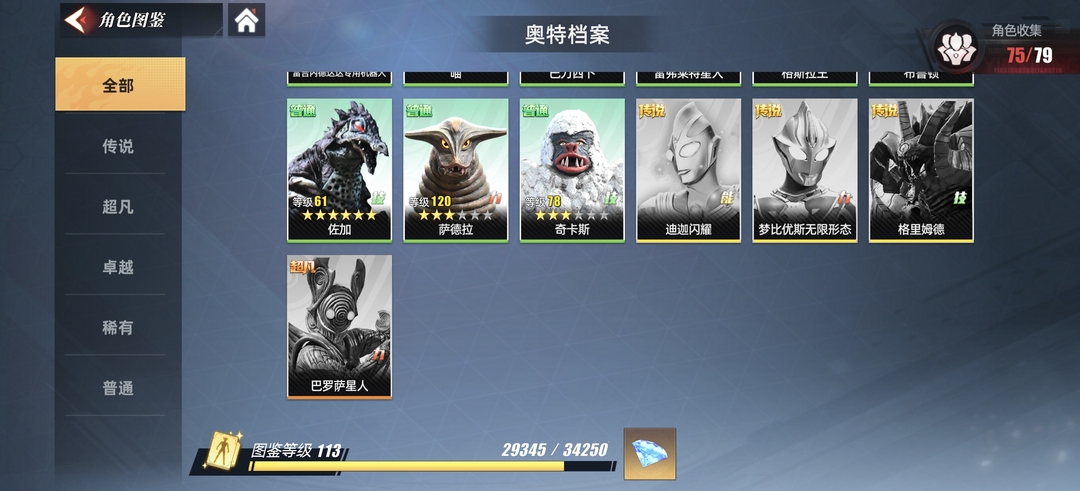Return to the home screen via house icon
1080x491 pixels.
click(246, 20)
